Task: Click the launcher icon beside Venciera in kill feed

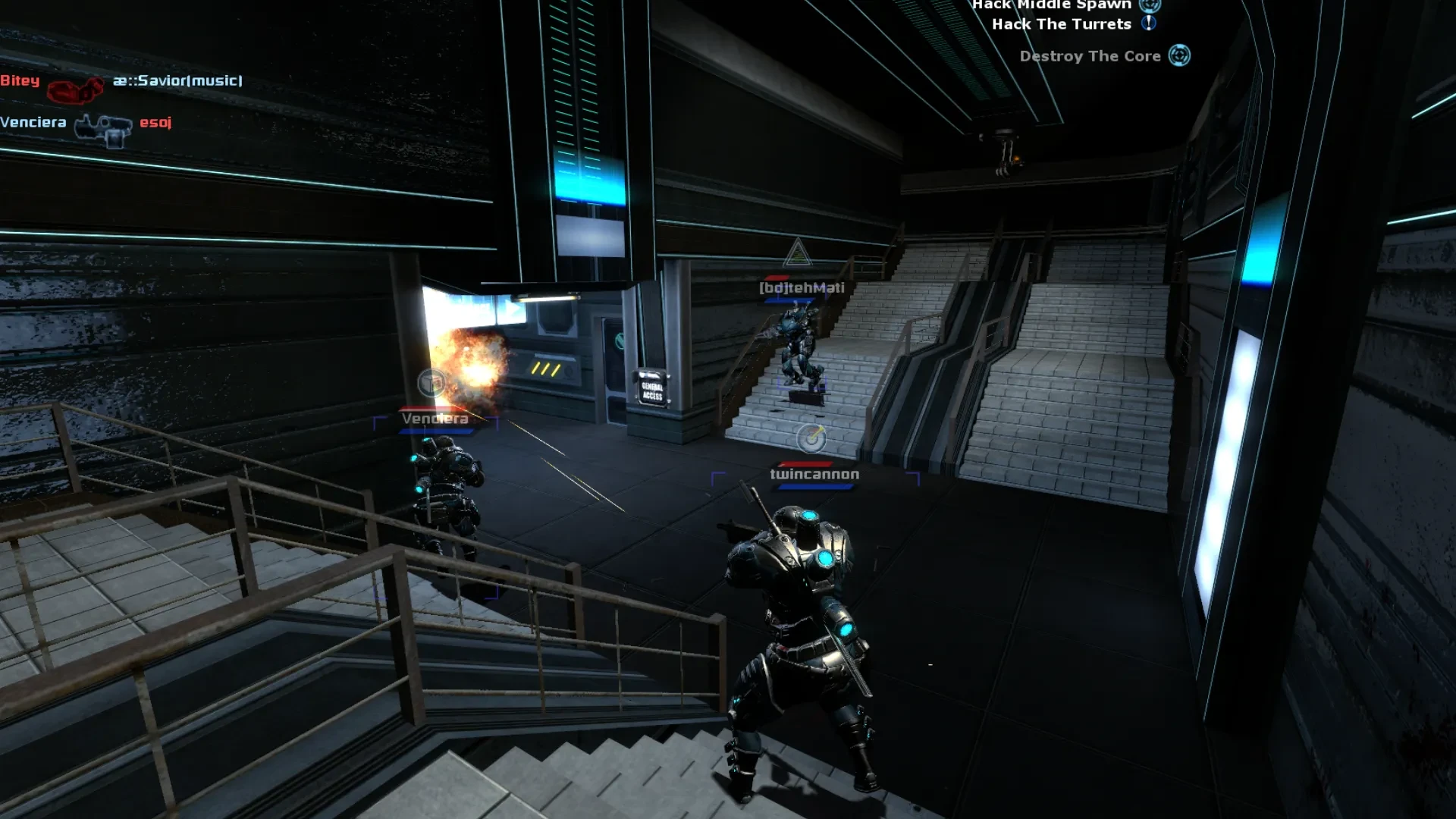Action: tap(103, 130)
